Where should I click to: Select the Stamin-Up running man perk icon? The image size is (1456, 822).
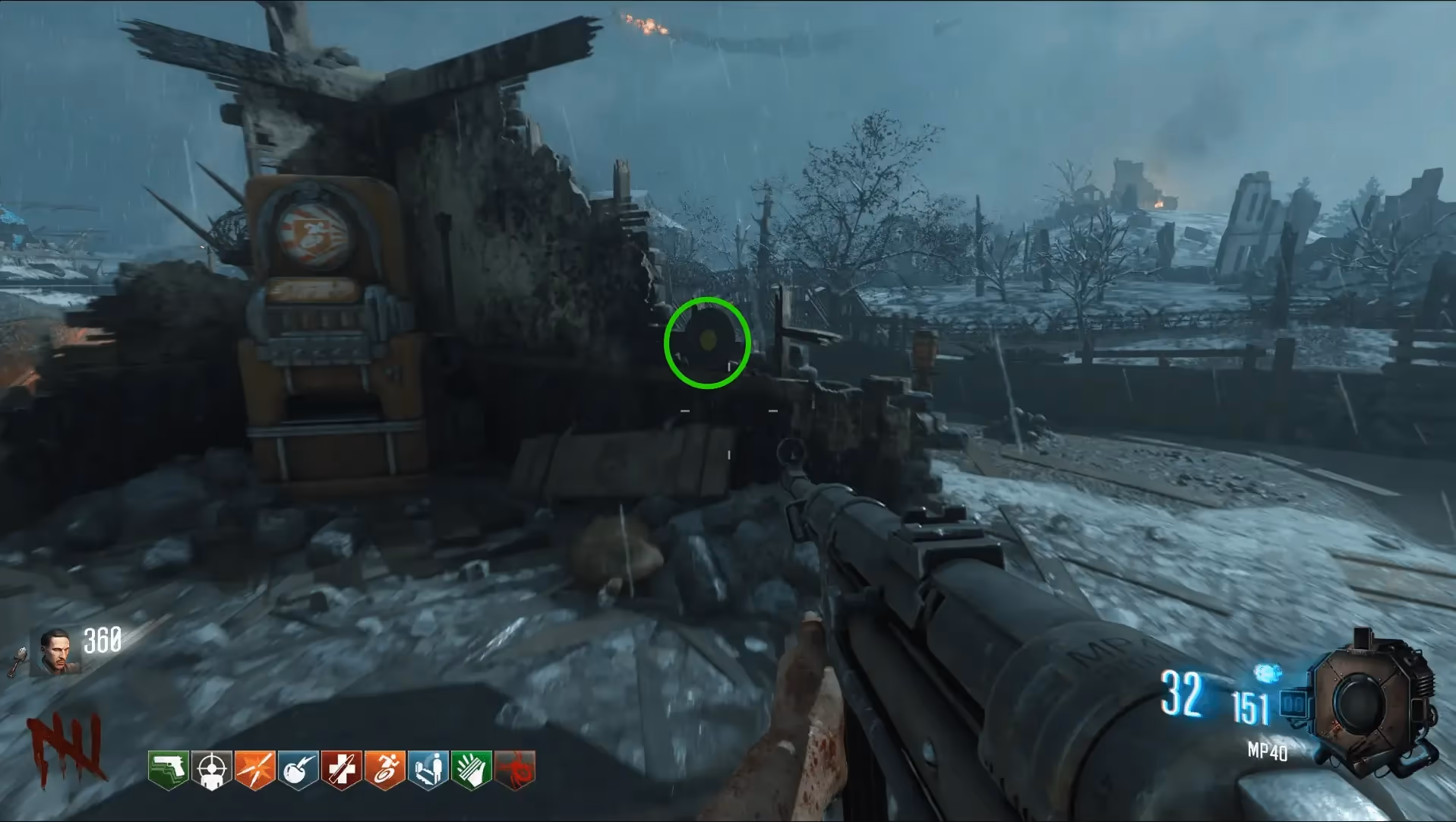[384, 770]
